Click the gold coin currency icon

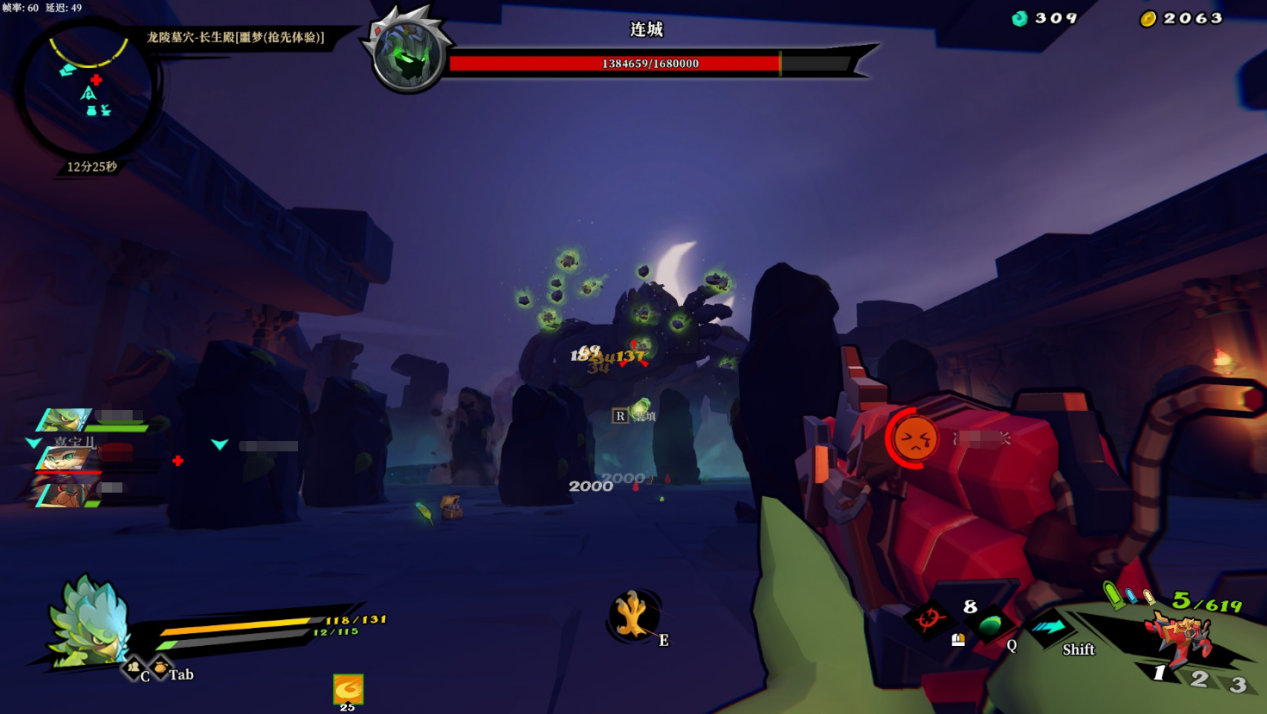pos(1148,18)
